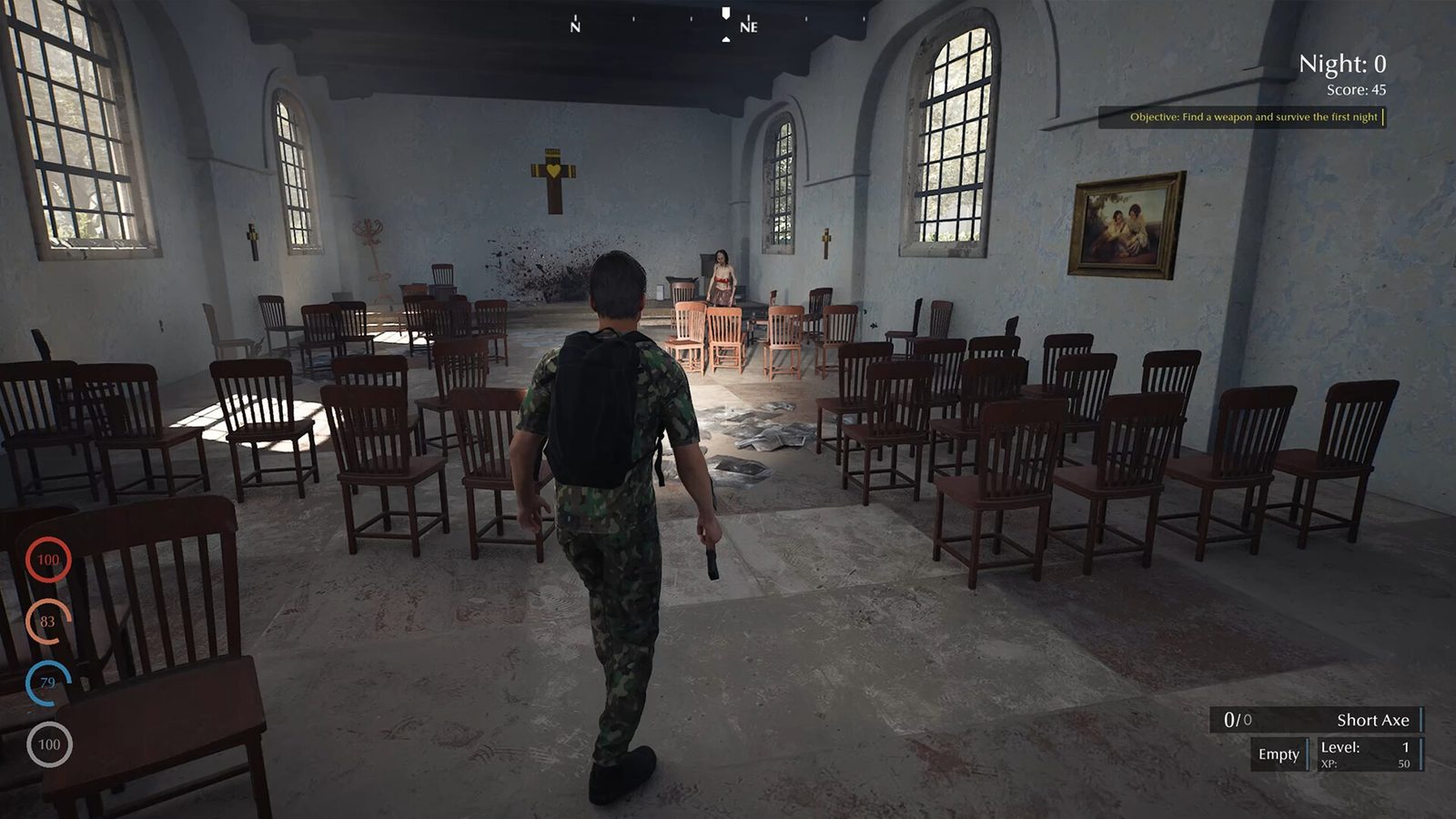
Task: Click the small triangle below the compass strip
Action: click(725, 38)
